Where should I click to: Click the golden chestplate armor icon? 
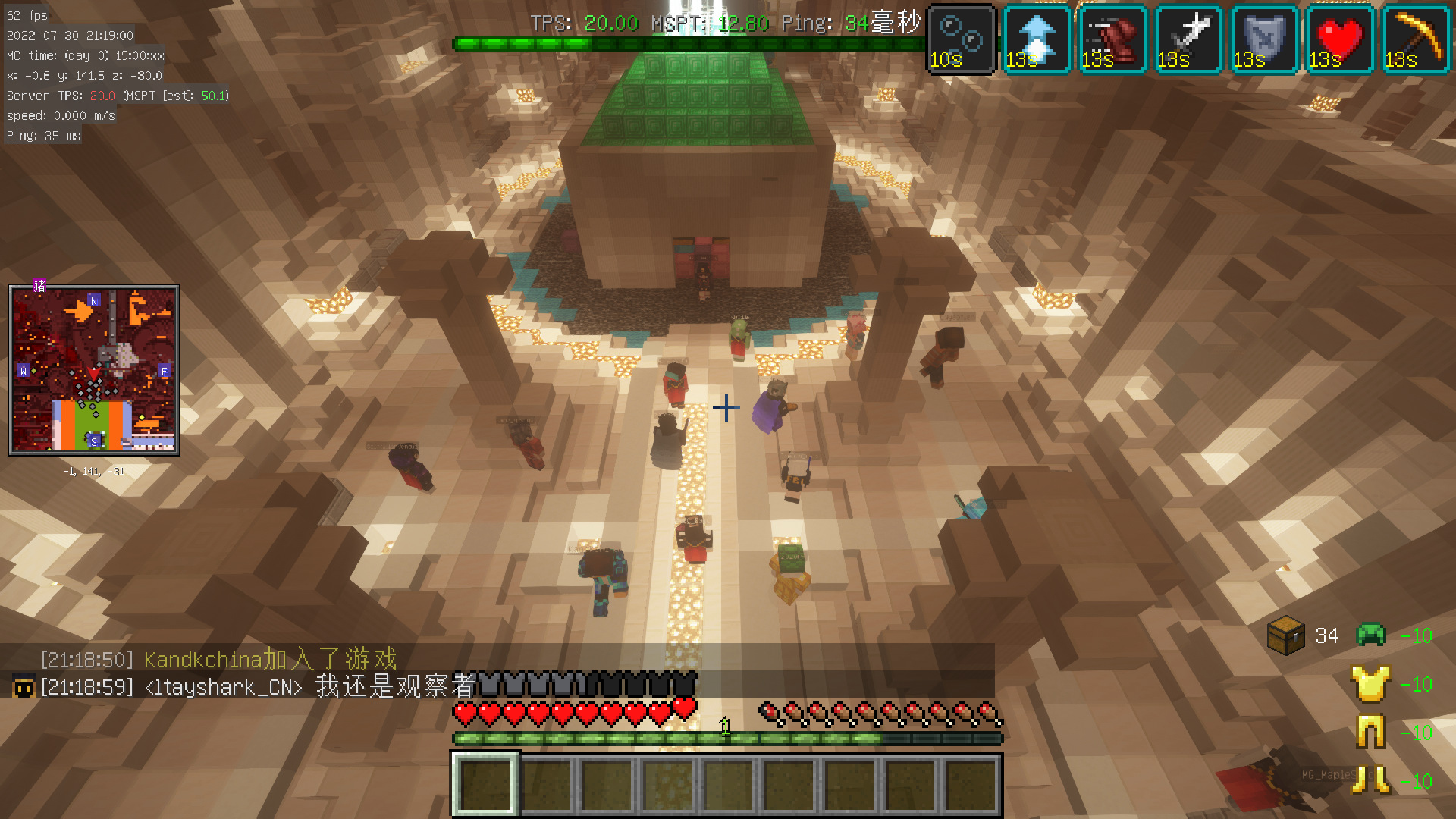pyautogui.click(x=1371, y=684)
